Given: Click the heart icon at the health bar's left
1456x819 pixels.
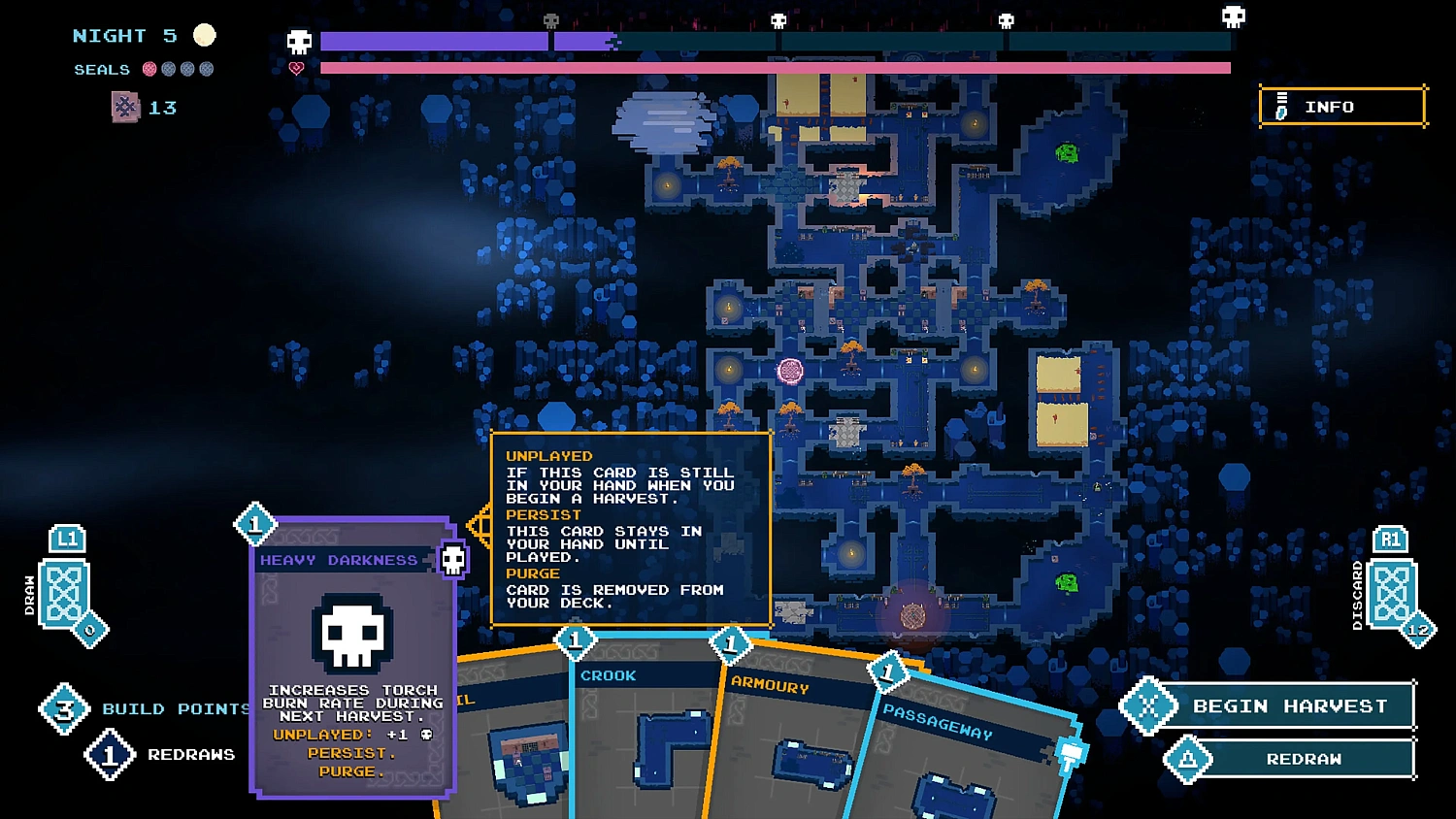Looking at the screenshot, I should point(294,67).
